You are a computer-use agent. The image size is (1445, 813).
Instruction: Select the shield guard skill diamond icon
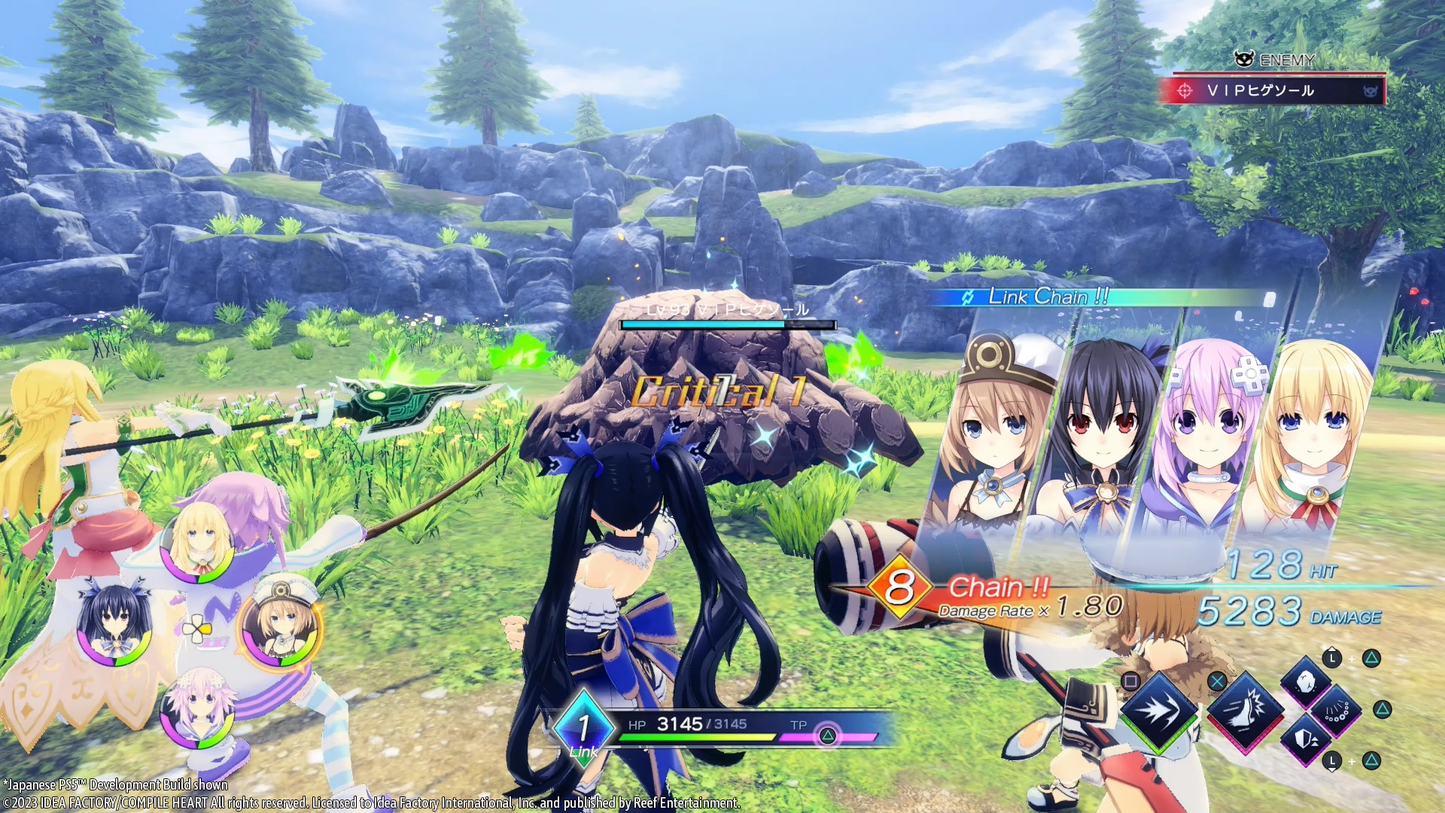[1307, 740]
